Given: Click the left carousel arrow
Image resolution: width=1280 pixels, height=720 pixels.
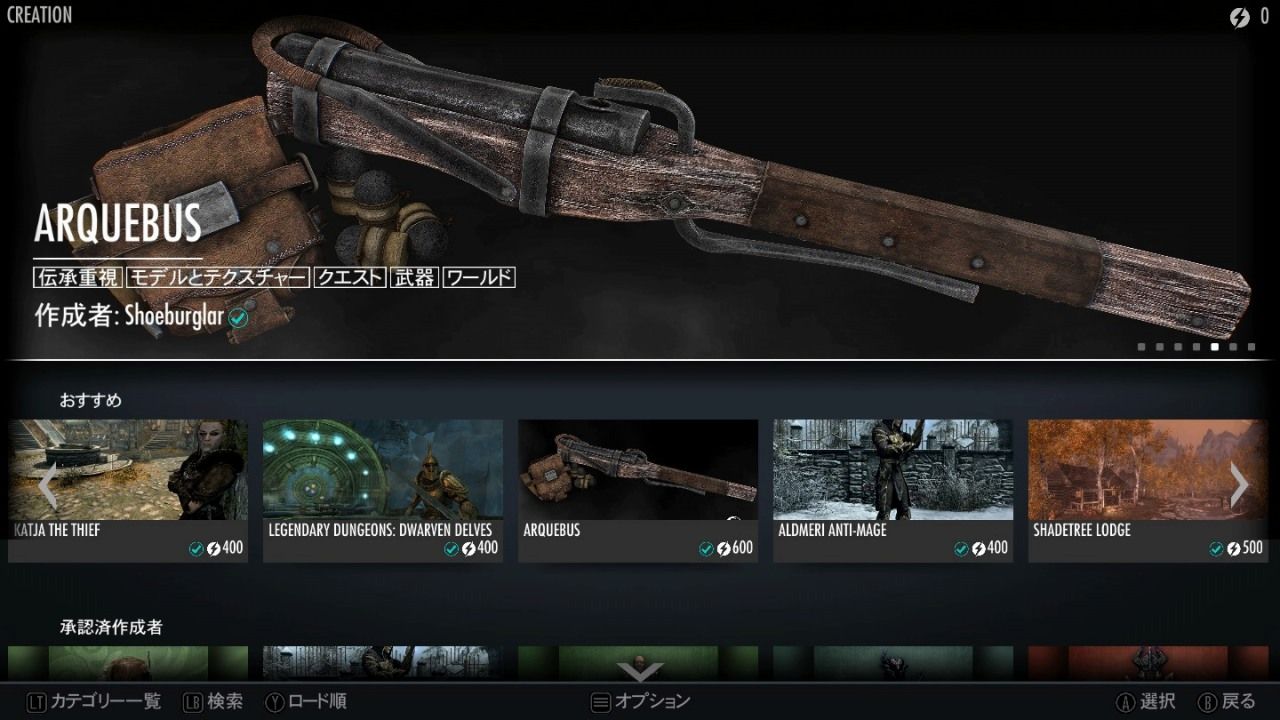Looking at the screenshot, I should point(47,487).
